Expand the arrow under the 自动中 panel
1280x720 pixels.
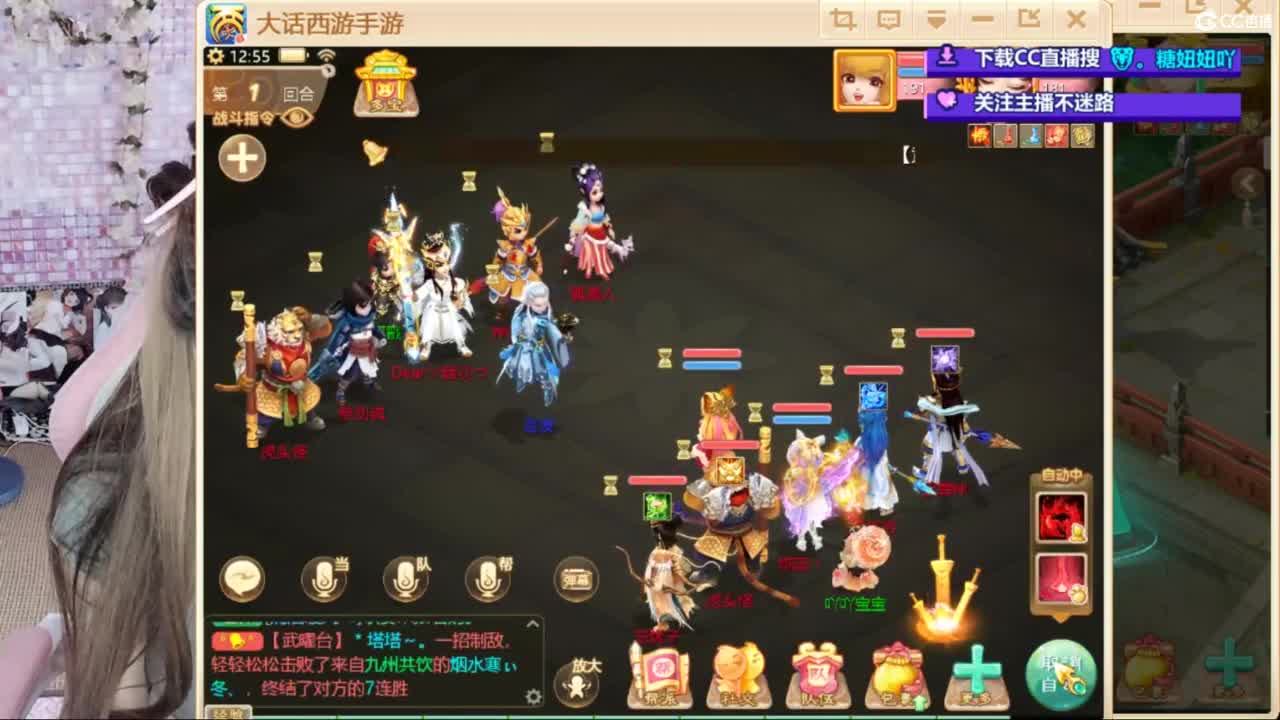coord(1059,614)
